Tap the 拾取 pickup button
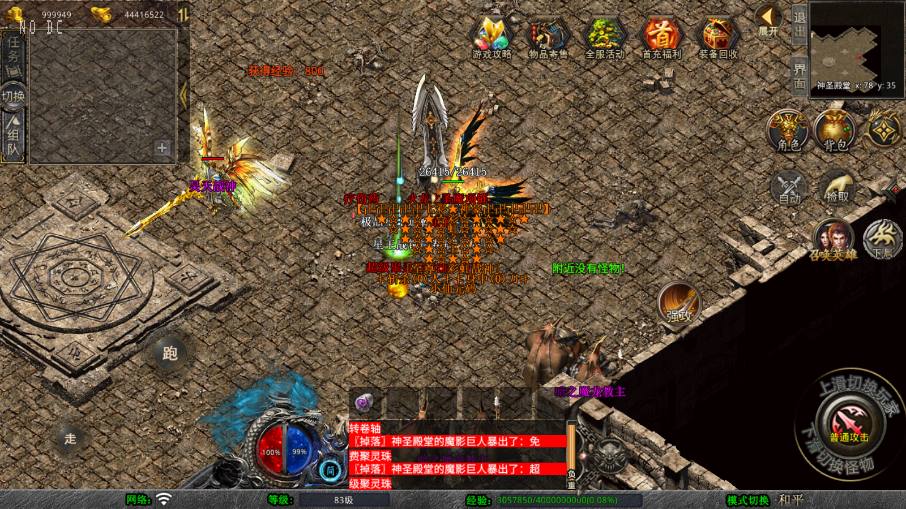 tap(837, 187)
